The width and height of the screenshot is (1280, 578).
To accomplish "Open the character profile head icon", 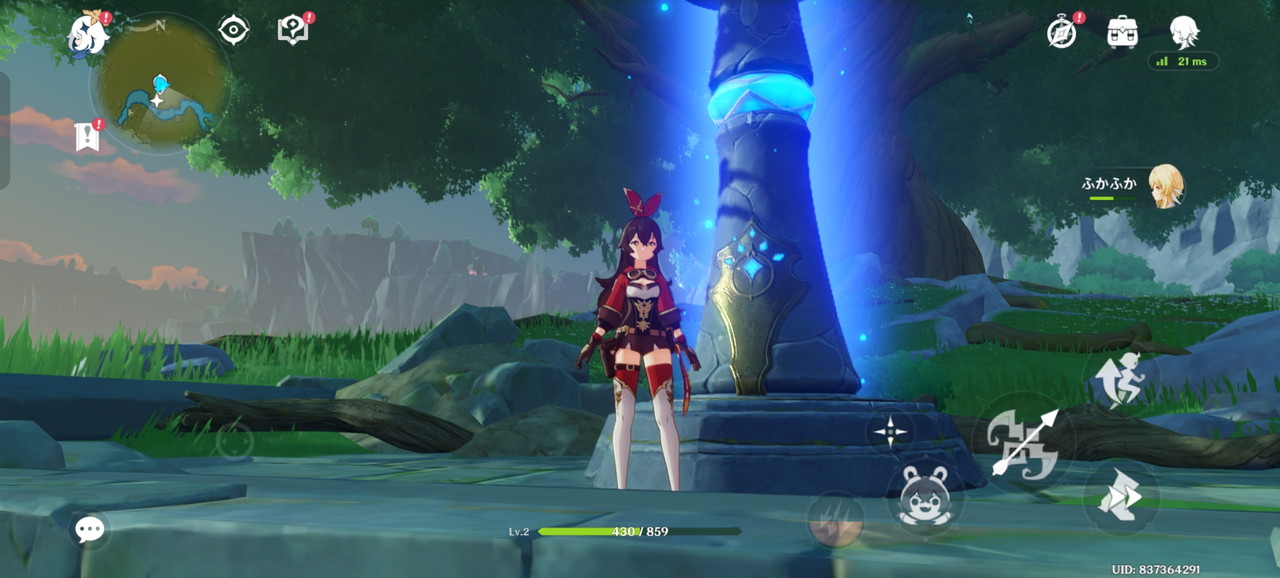I will coord(1184,31).
